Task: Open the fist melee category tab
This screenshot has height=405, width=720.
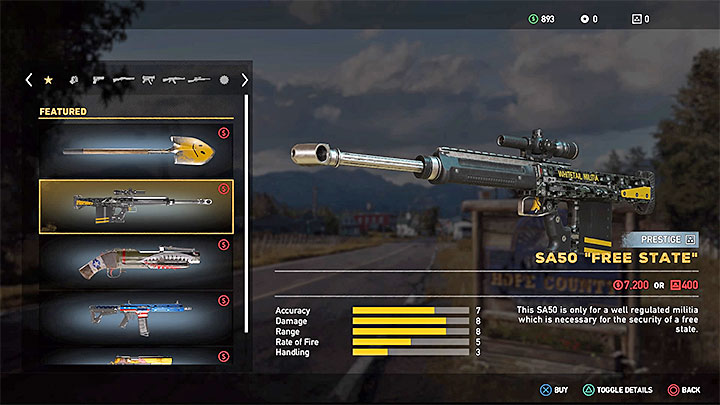Action: pos(74,80)
